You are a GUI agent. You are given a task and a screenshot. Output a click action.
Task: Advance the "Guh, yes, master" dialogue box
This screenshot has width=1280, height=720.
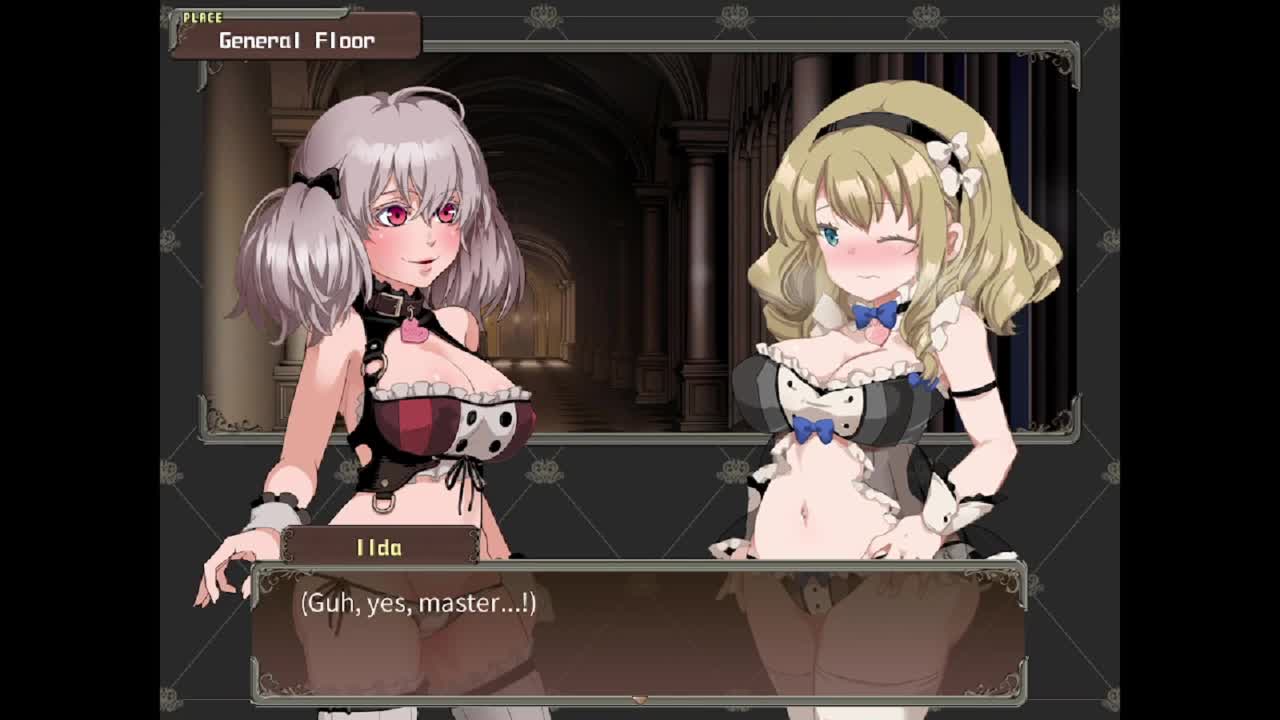(638, 630)
